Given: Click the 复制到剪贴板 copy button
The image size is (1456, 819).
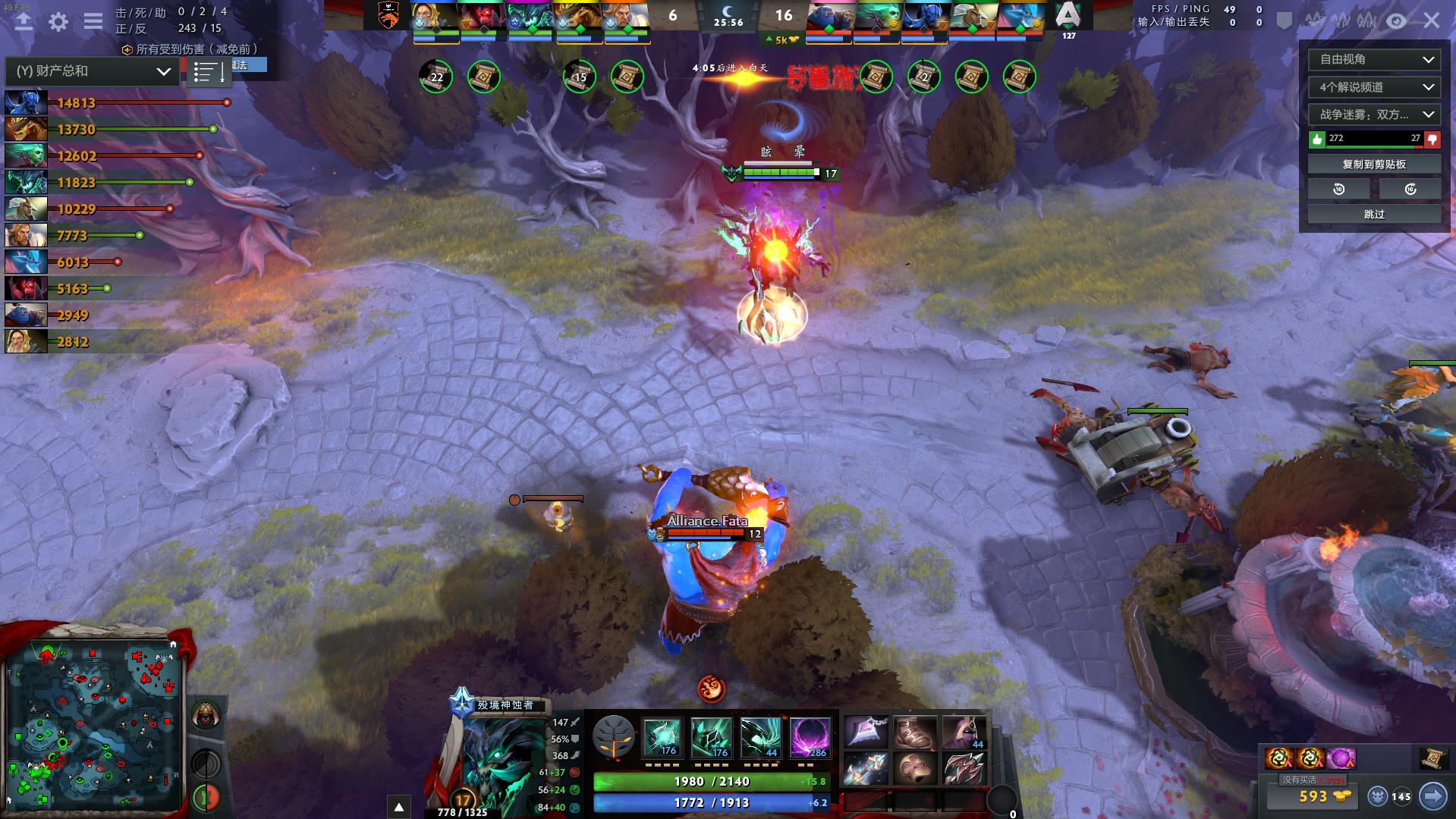Looking at the screenshot, I should (1373, 163).
